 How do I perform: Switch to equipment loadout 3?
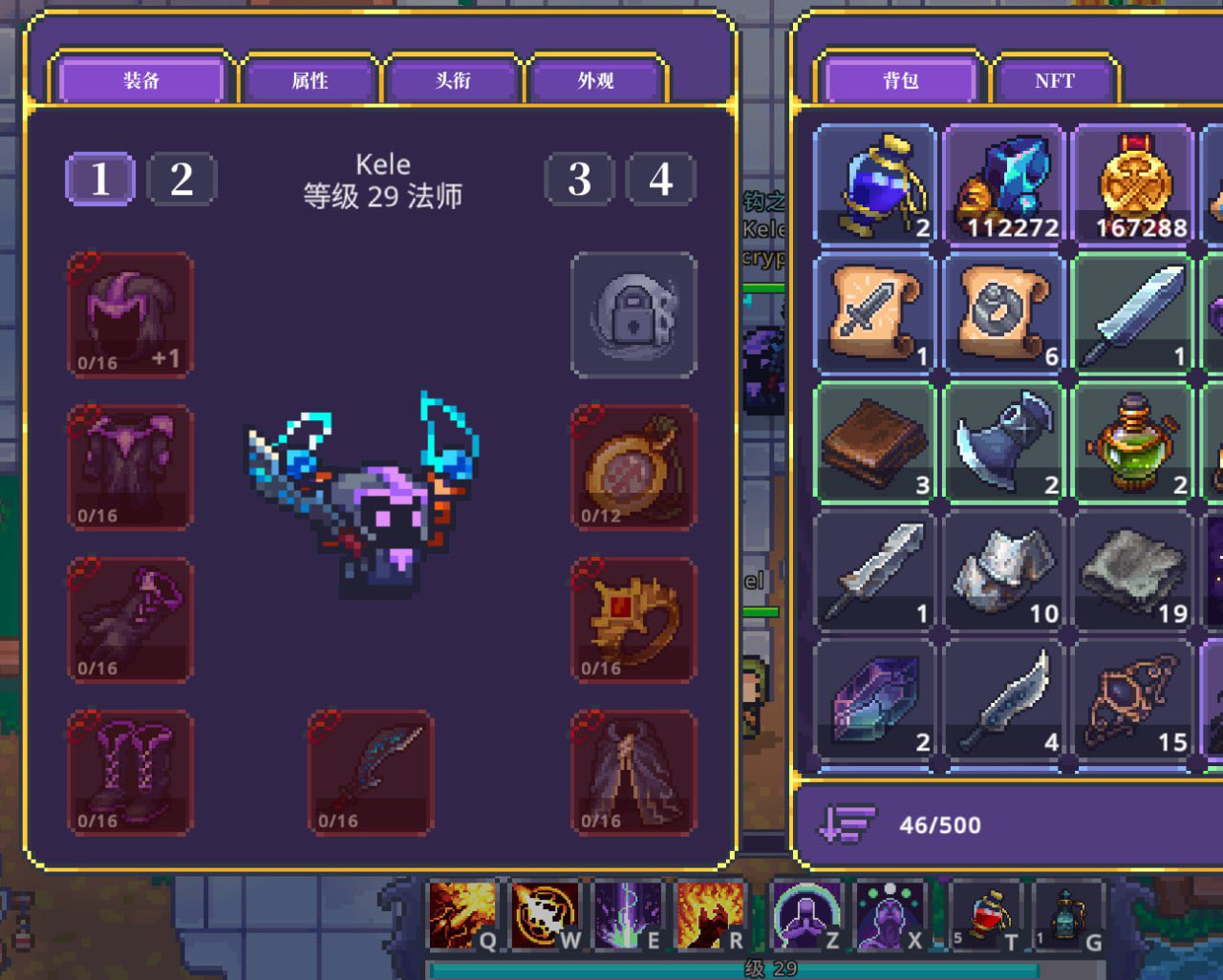point(579,179)
